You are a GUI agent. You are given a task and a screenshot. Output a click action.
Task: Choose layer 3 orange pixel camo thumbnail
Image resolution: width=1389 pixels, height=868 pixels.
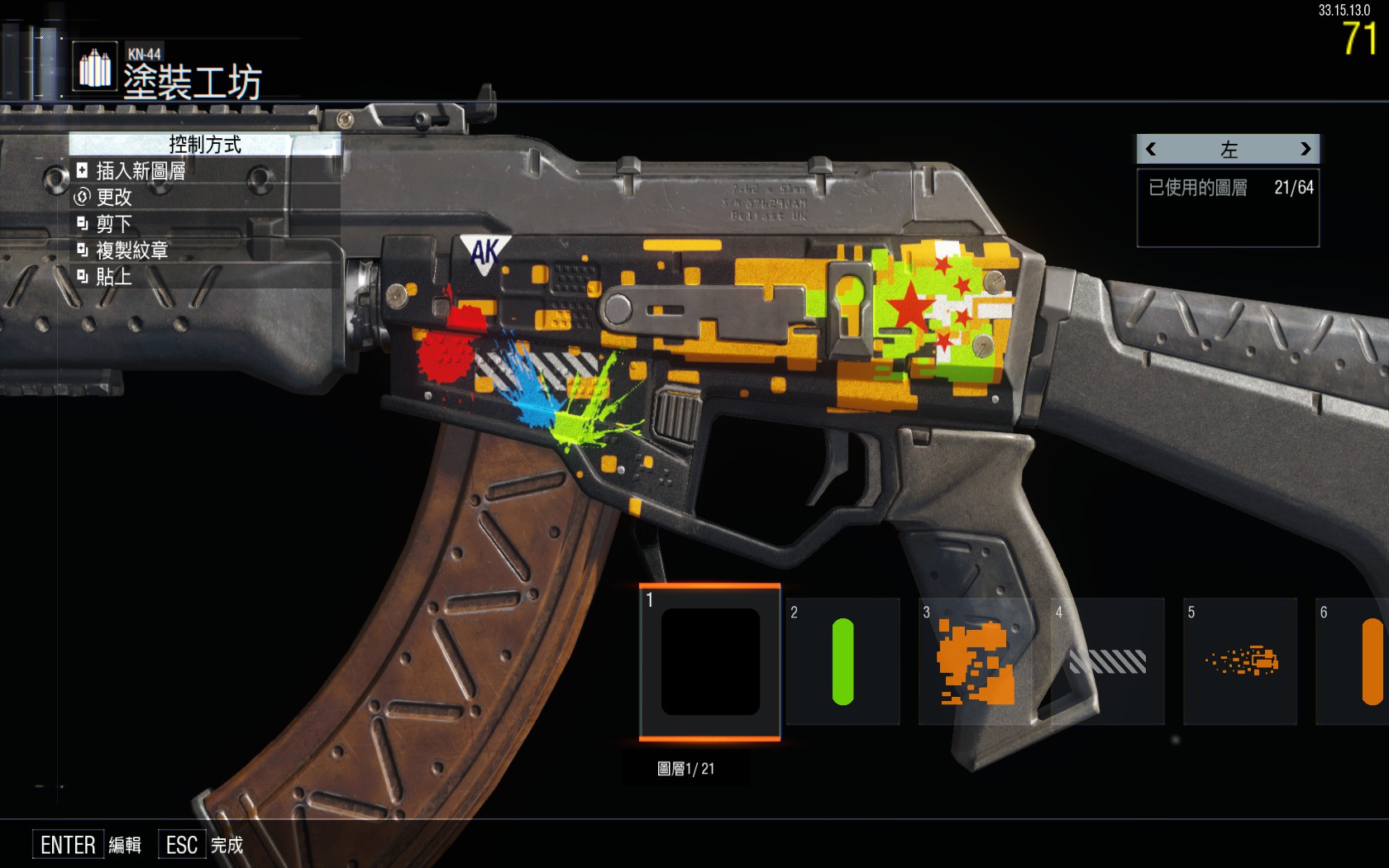point(976,662)
